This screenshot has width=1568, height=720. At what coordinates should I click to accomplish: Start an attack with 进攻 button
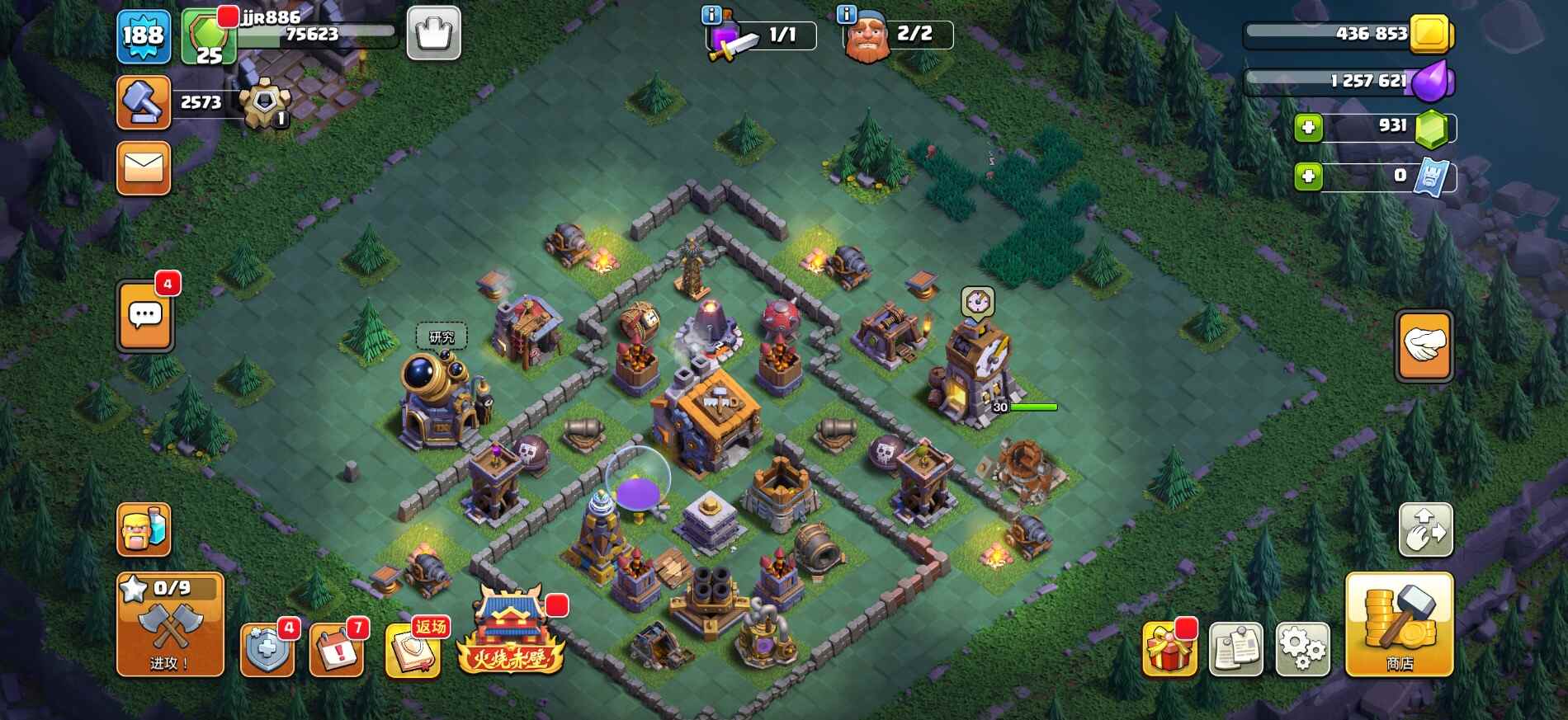click(x=170, y=625)
